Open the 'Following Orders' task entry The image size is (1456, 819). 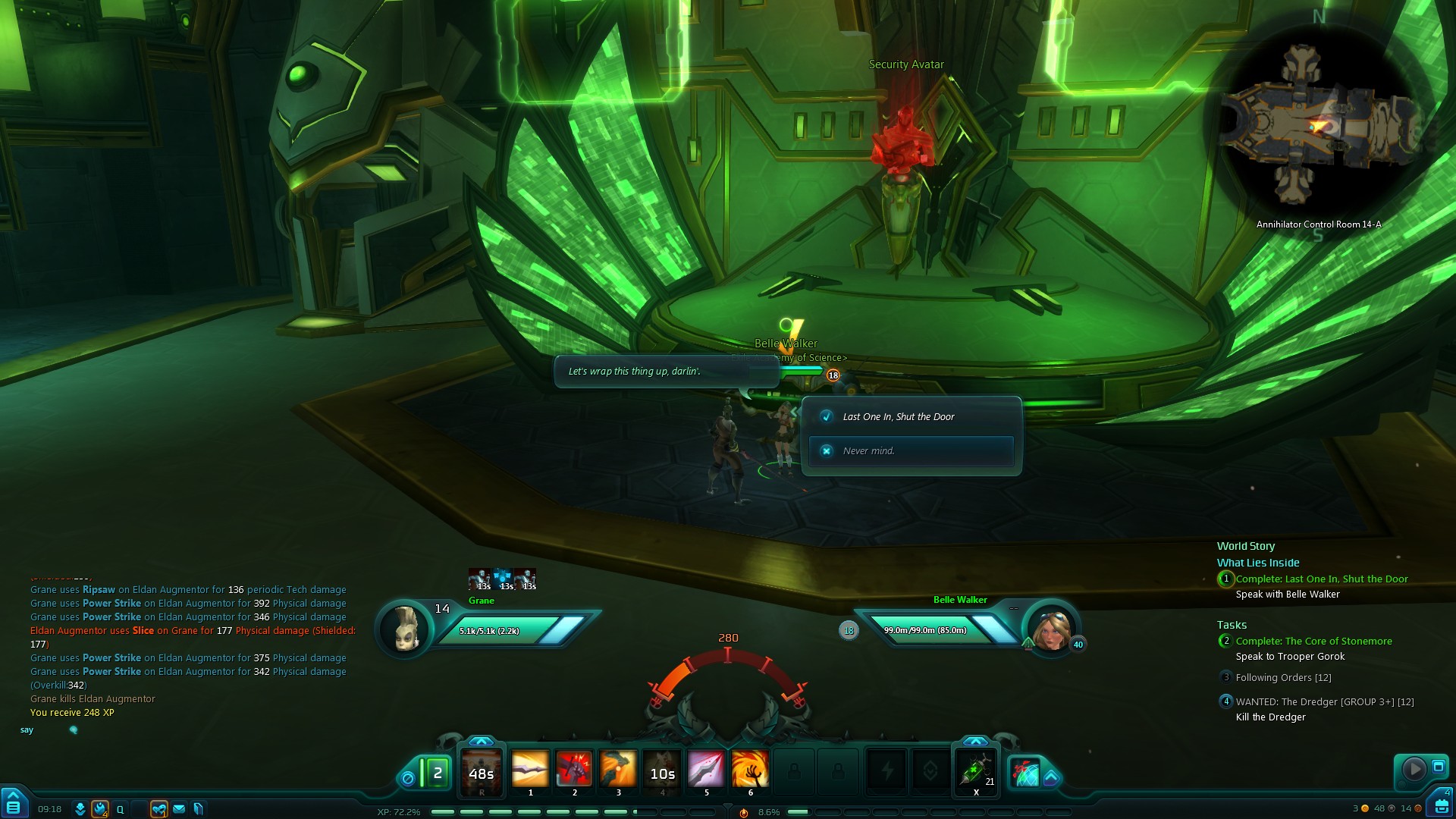point(1283,678)
